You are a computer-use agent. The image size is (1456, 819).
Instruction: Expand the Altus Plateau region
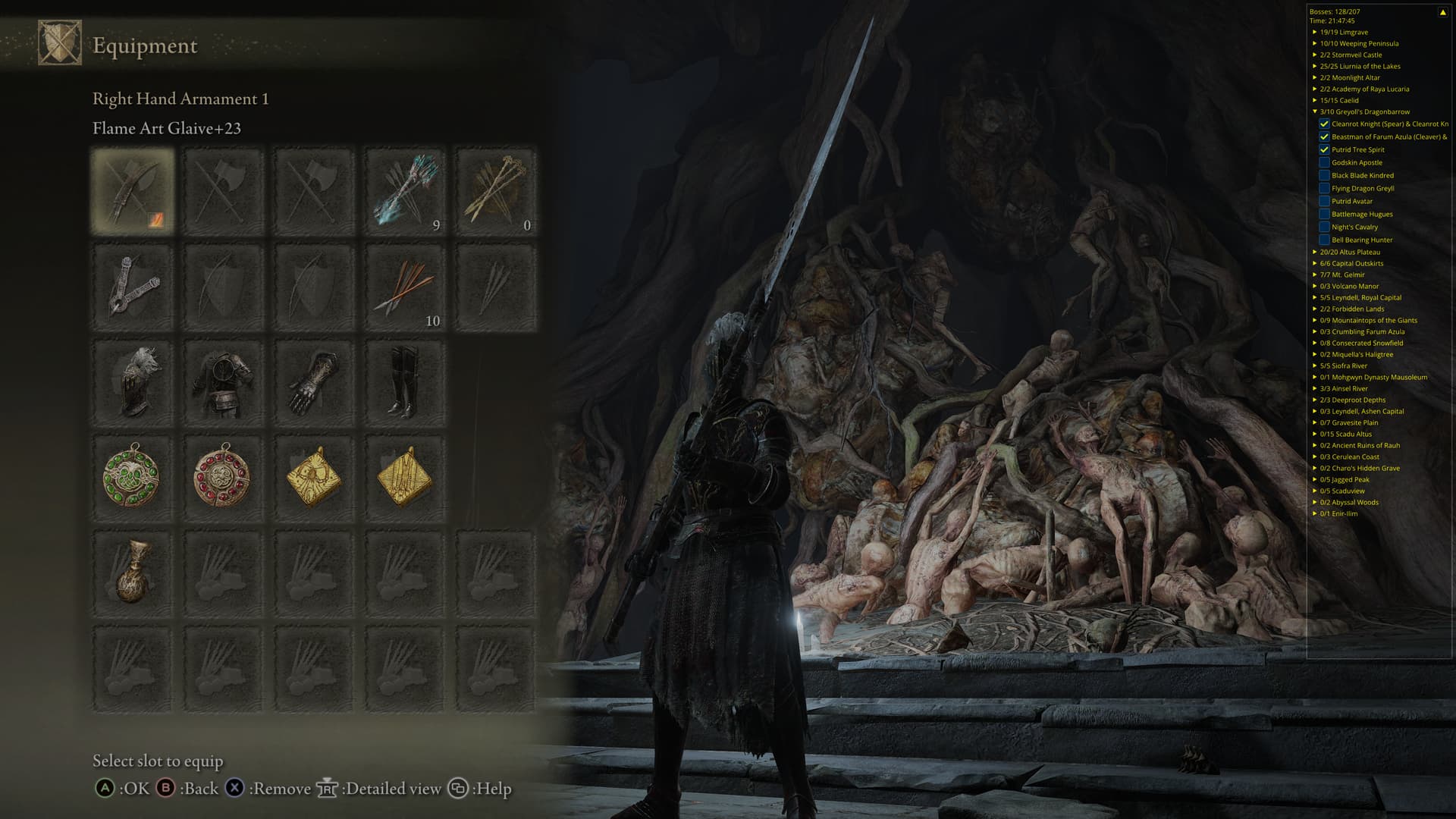coord(1315,252)
